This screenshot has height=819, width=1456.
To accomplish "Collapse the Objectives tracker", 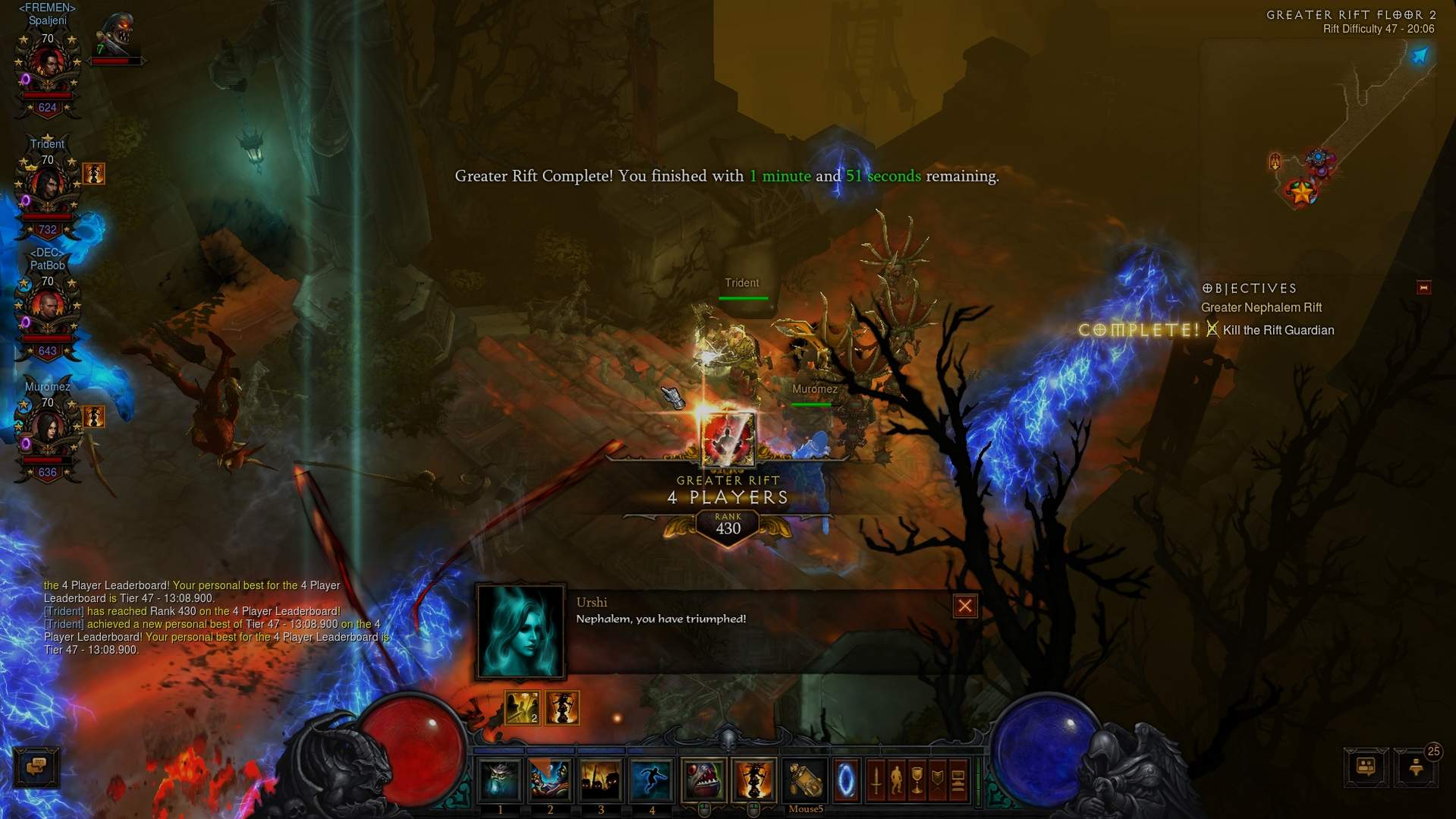I will (1423, 288).
